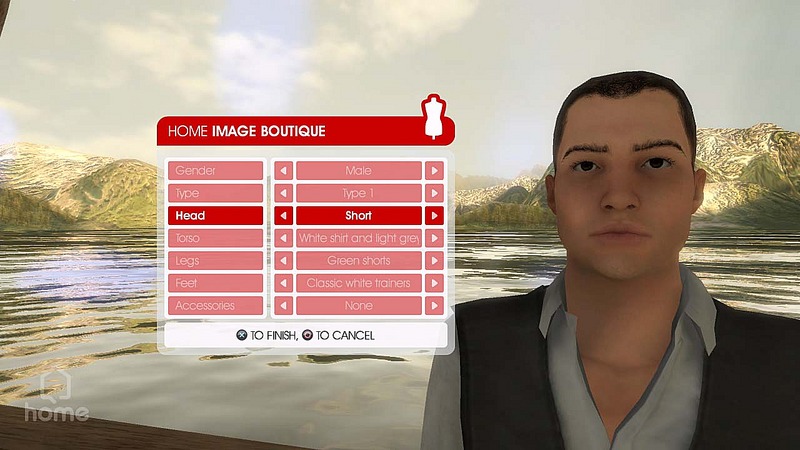Image resolution: width=800 pixels, height=450 pixels.
Task: Select the Accessories row
Action: (215, 306)
